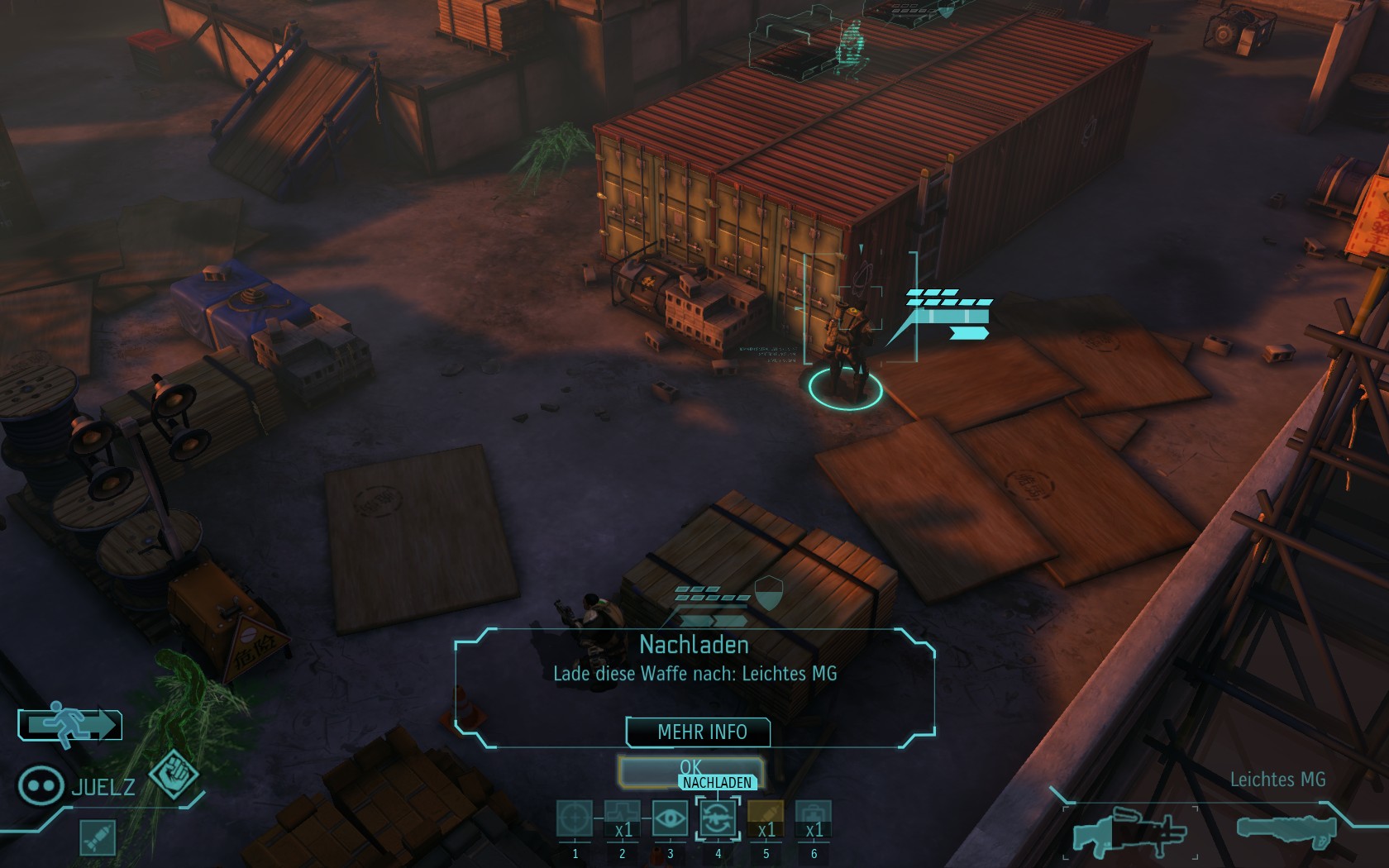Open the fist perk icon beside JUELZ

point(174,775)
